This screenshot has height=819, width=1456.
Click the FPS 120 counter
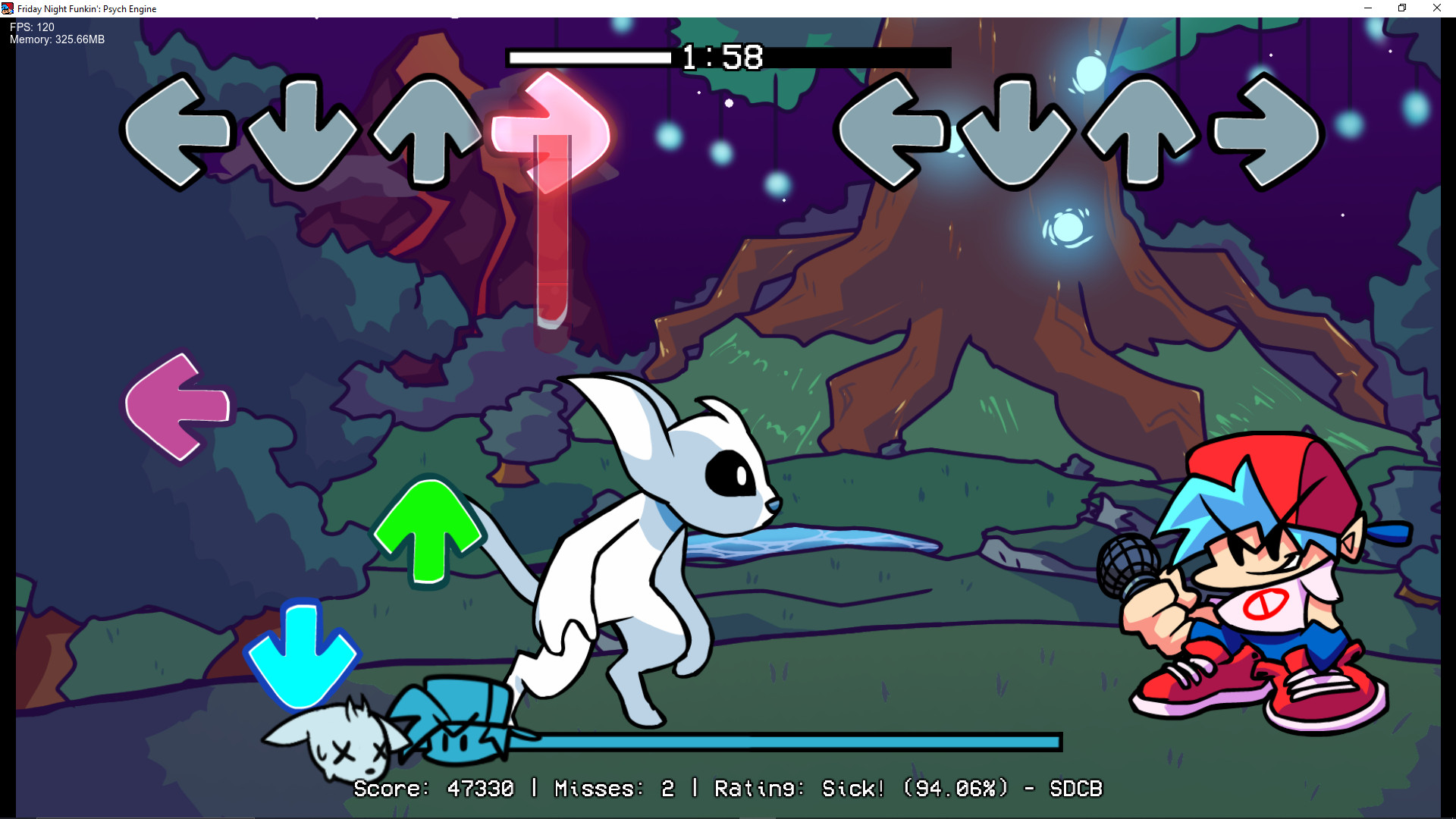point(30,27)
